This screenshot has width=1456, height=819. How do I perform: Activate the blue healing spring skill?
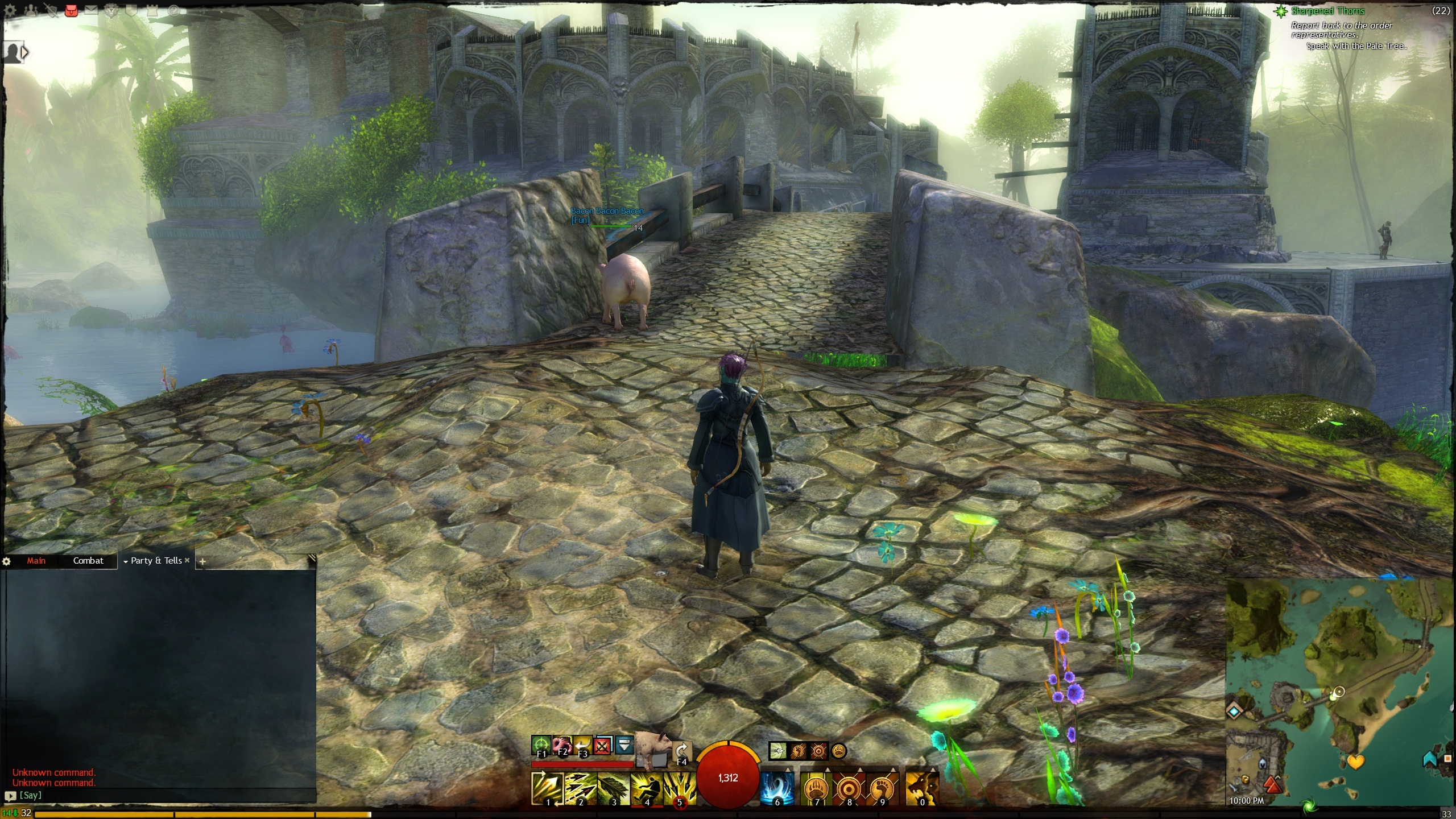777,788
